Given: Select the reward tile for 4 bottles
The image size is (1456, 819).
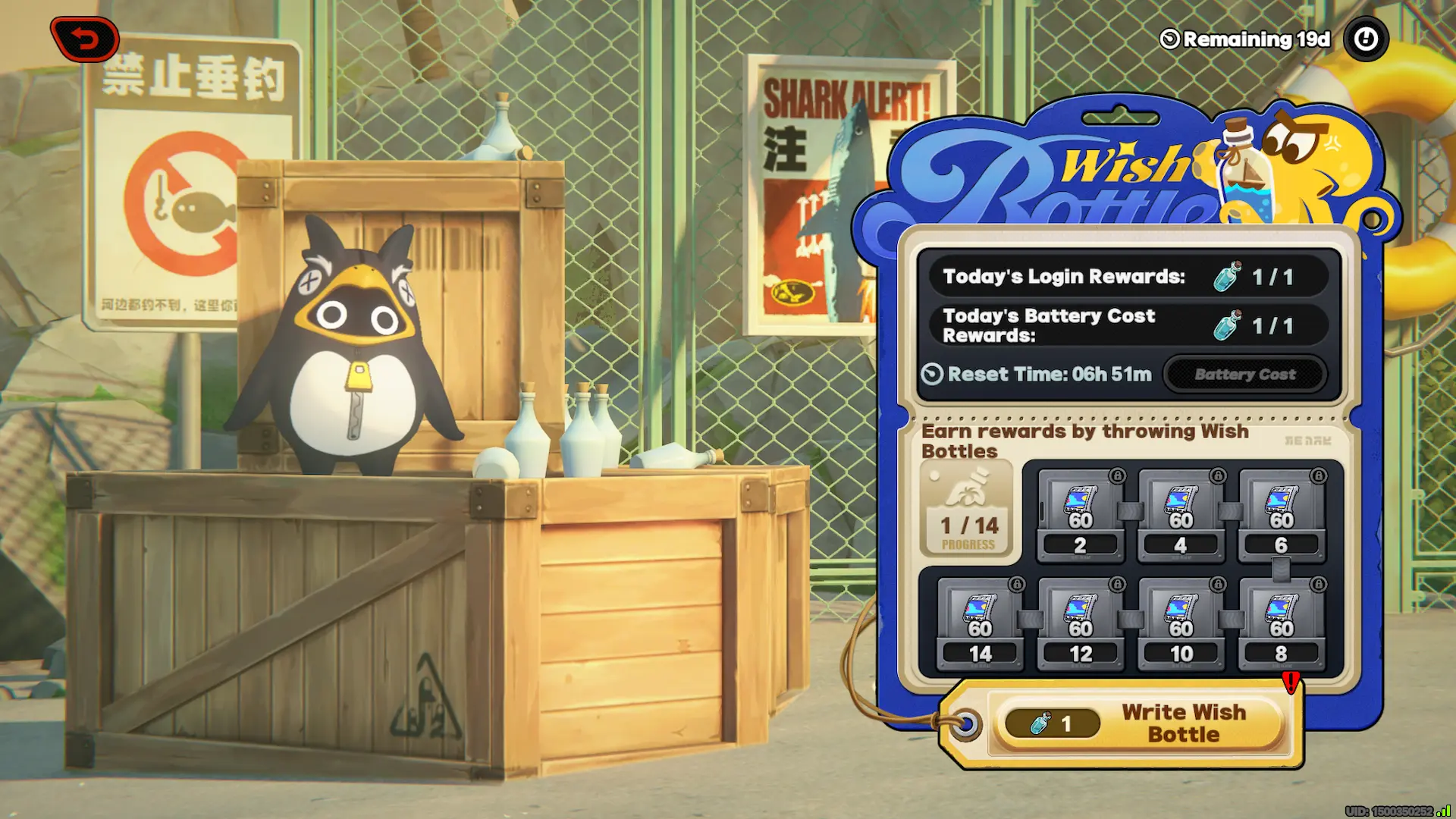Looking at the screenshot, I should (1181, 516).
